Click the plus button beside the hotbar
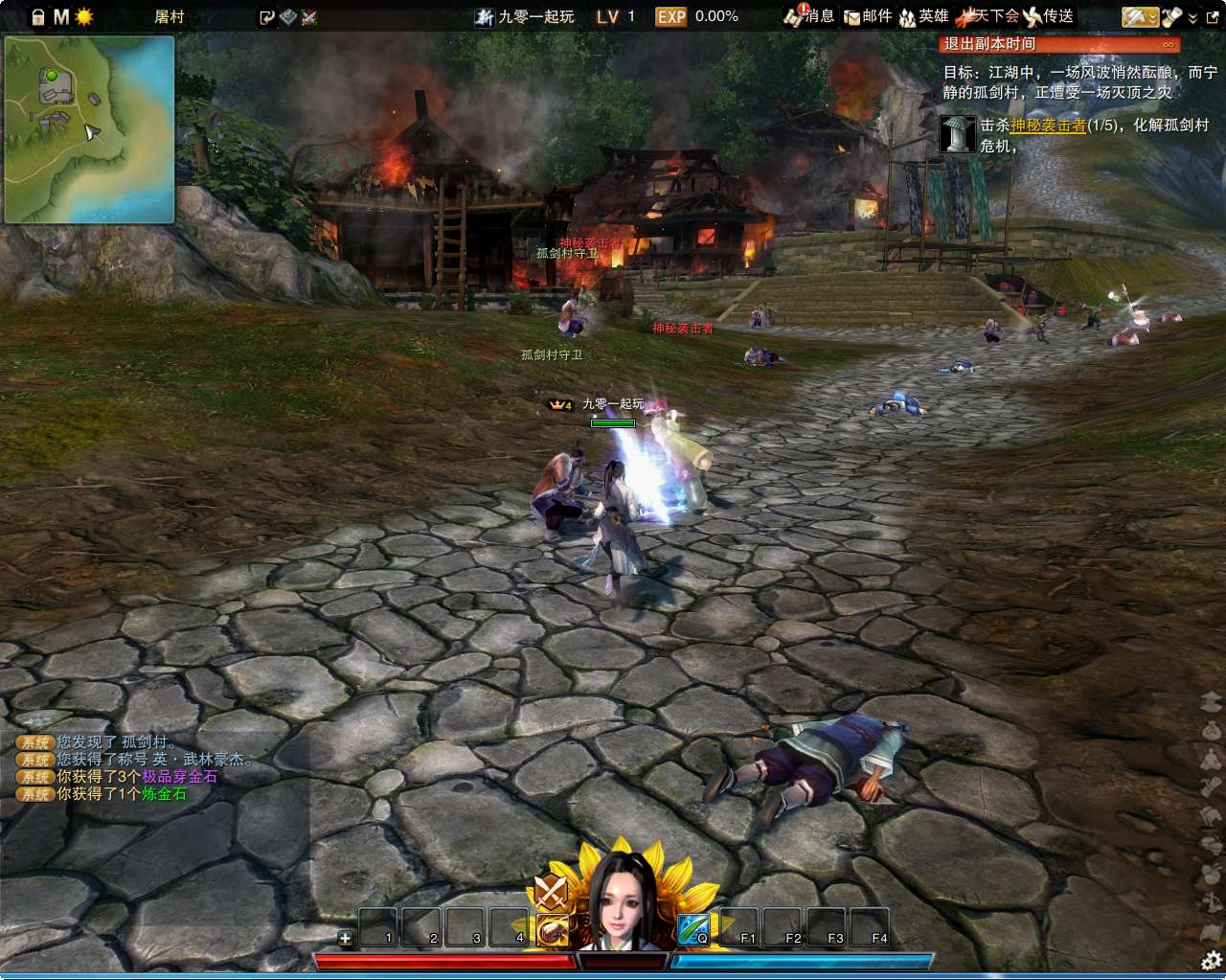The height and width of the screenshot is (980, 1226). pos(346,938)
